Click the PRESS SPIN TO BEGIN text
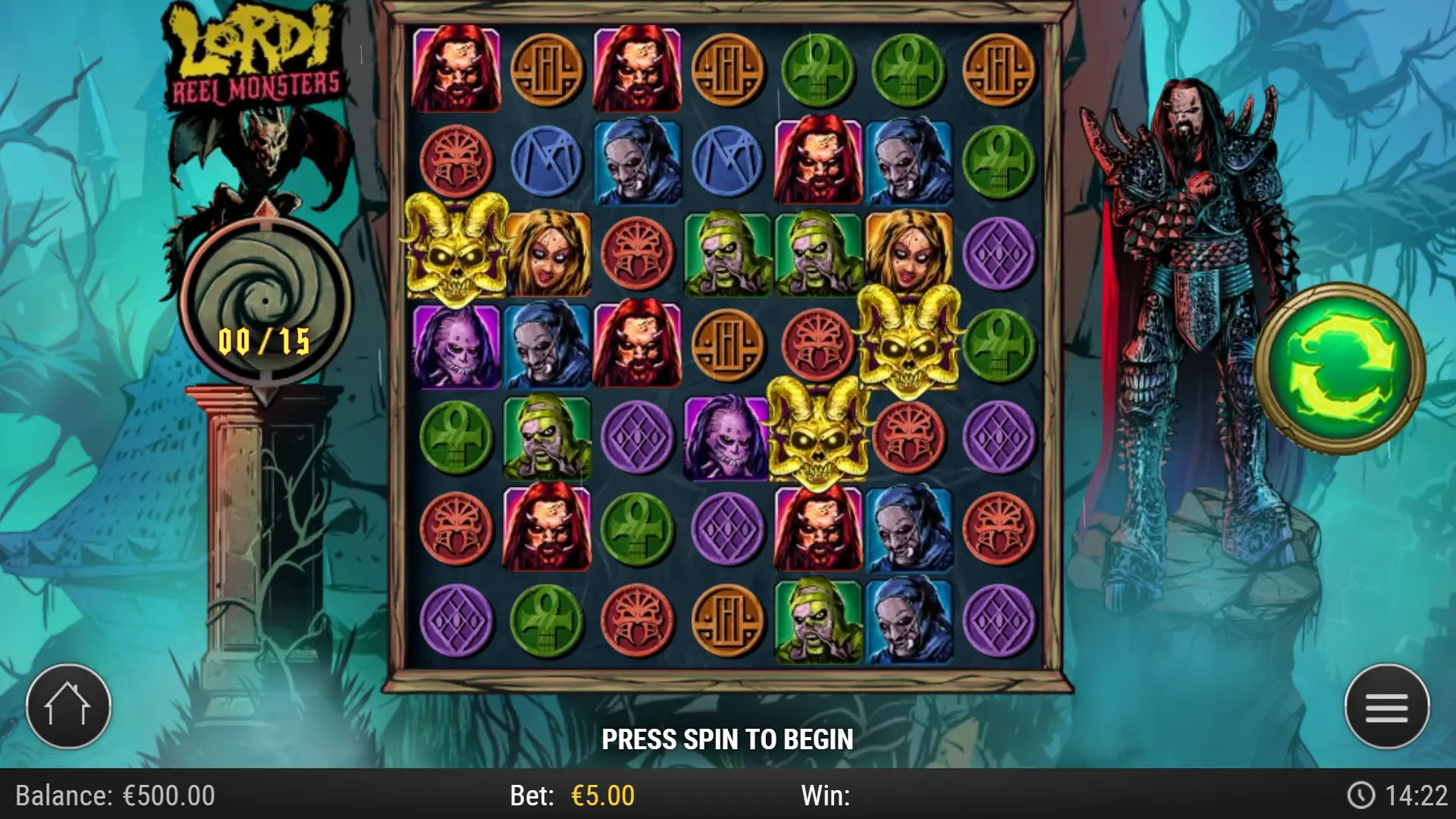This screenshot has width=1456, height=819. 728,738
